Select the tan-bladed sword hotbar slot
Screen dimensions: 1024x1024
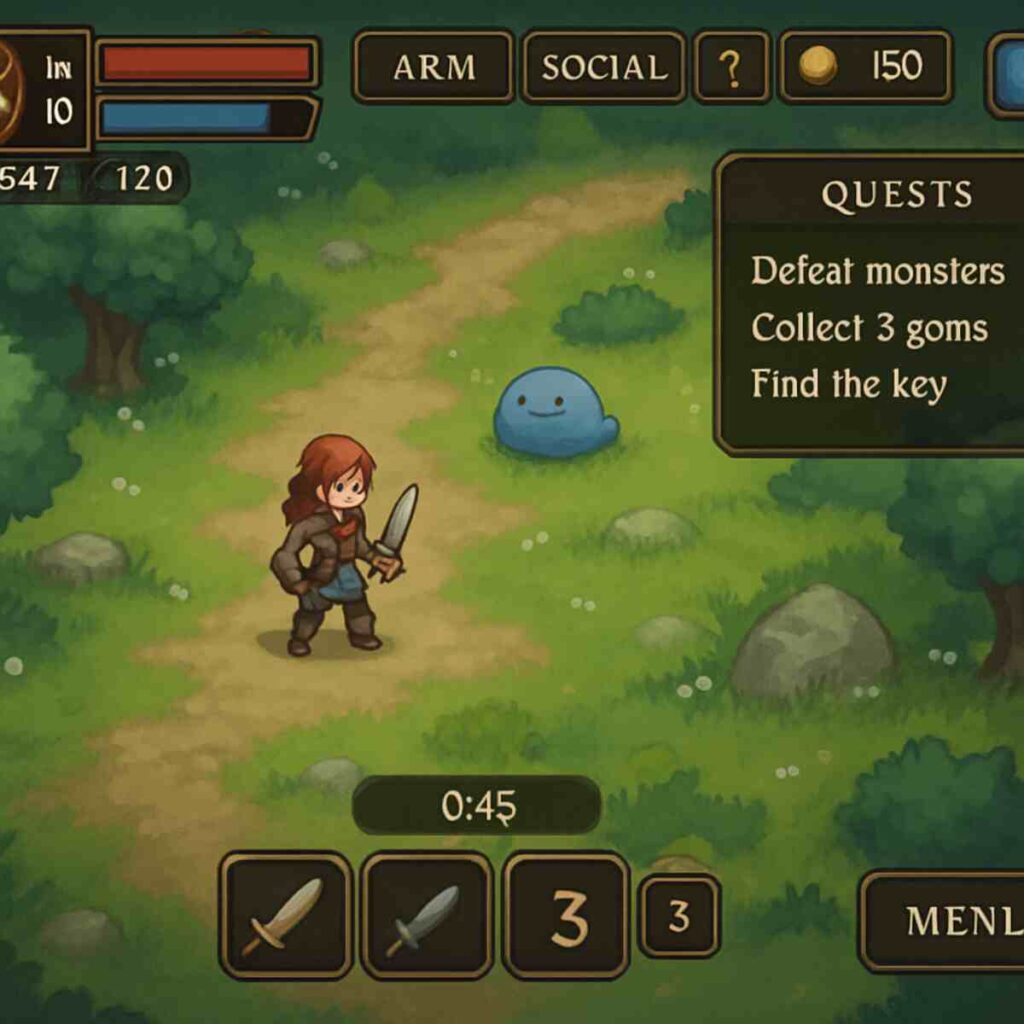286,914
